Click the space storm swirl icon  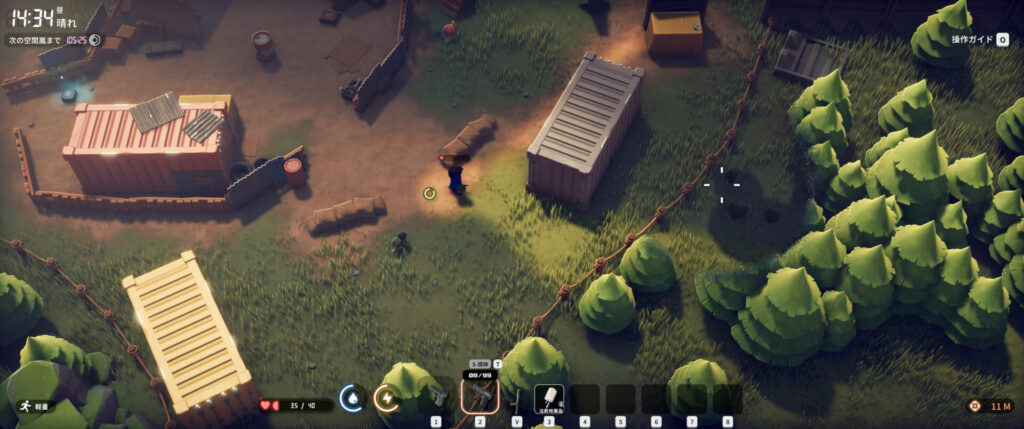point(95,40)
